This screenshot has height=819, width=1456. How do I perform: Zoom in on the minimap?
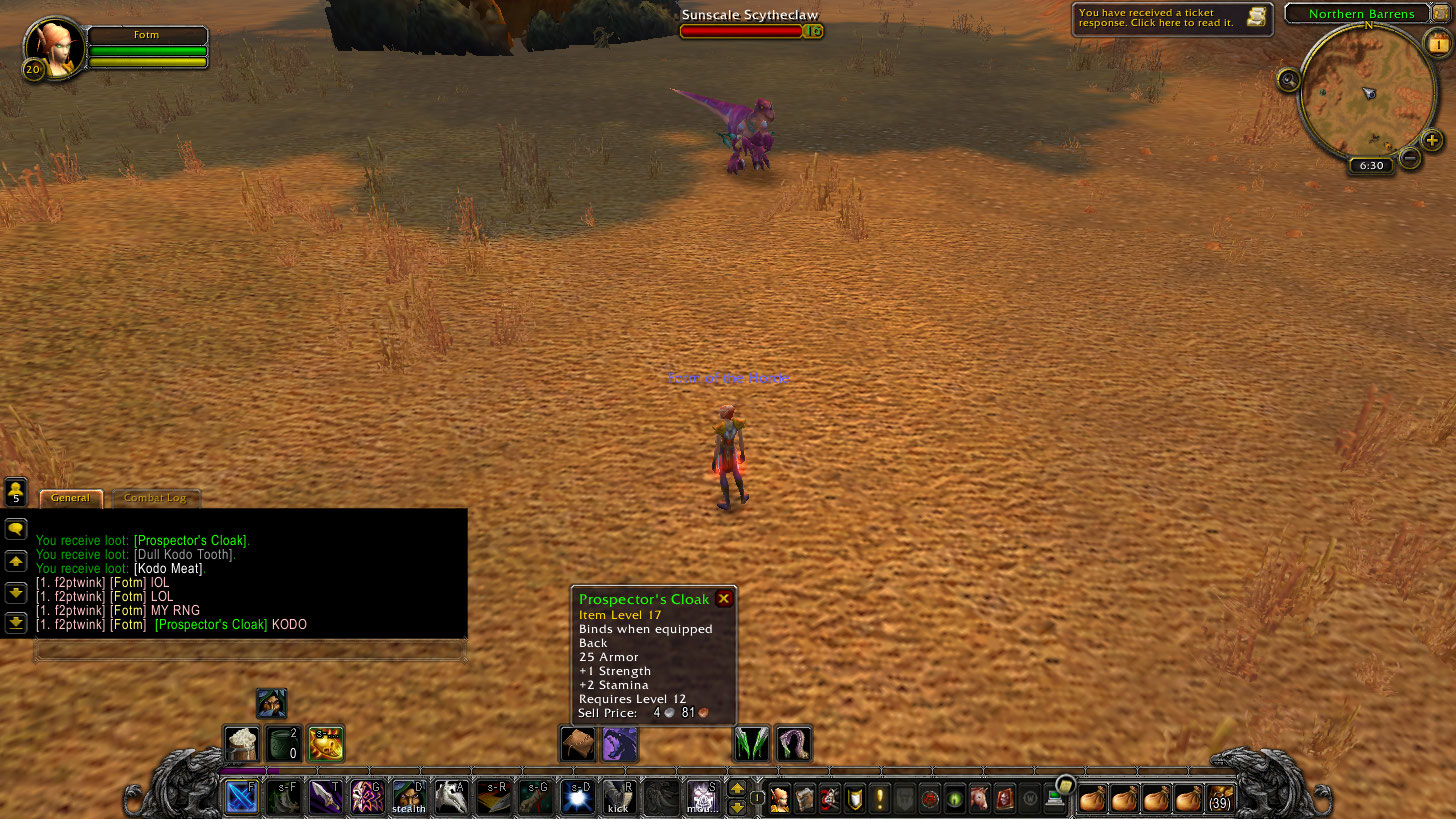click(x=1432, y=141)
